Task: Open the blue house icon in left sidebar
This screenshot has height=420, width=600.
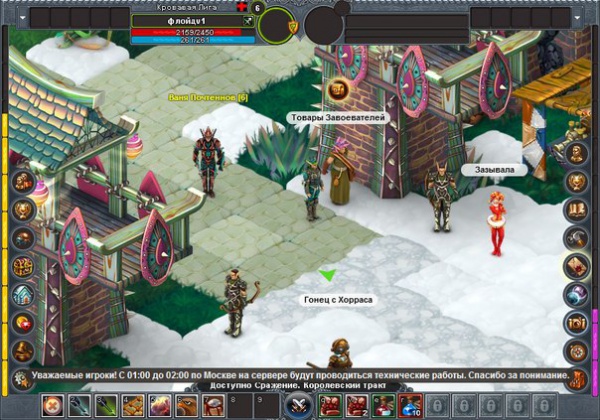Action: tap(22, 294)
